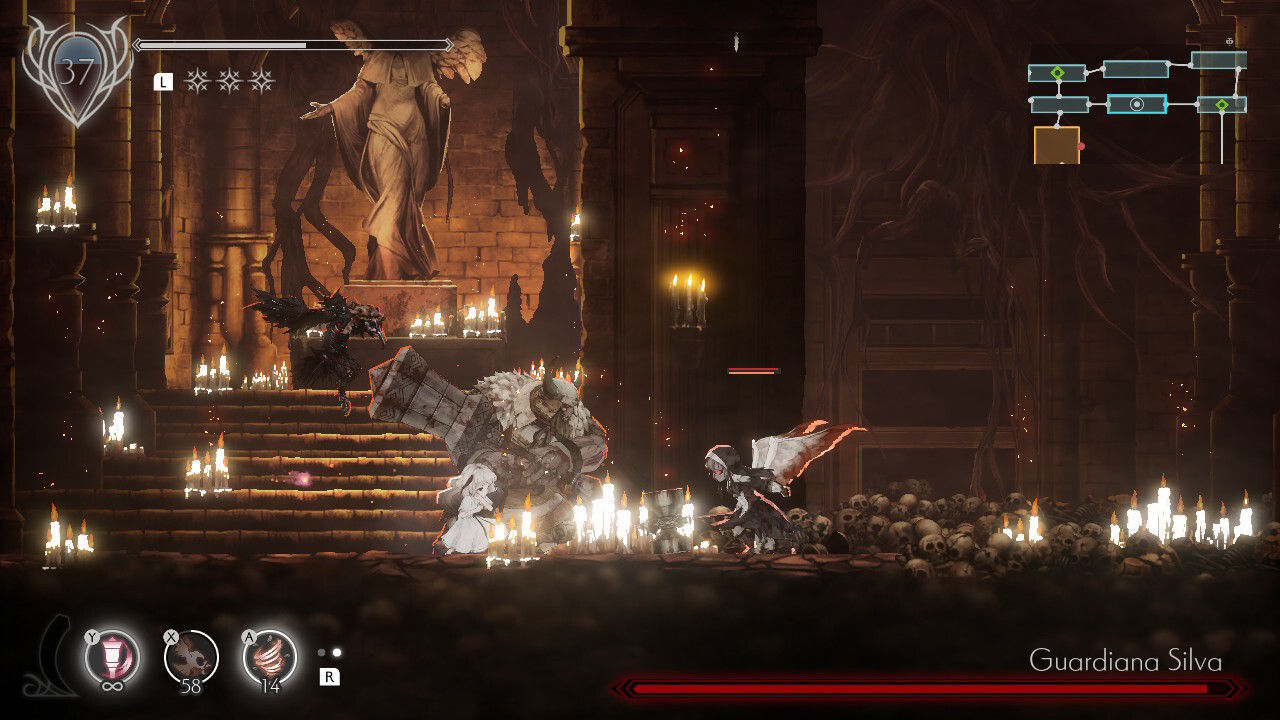Click the level 37 emblem
Image resolution: width=1280 pixels, height=720 pixels.
click(x=76, y=72)
